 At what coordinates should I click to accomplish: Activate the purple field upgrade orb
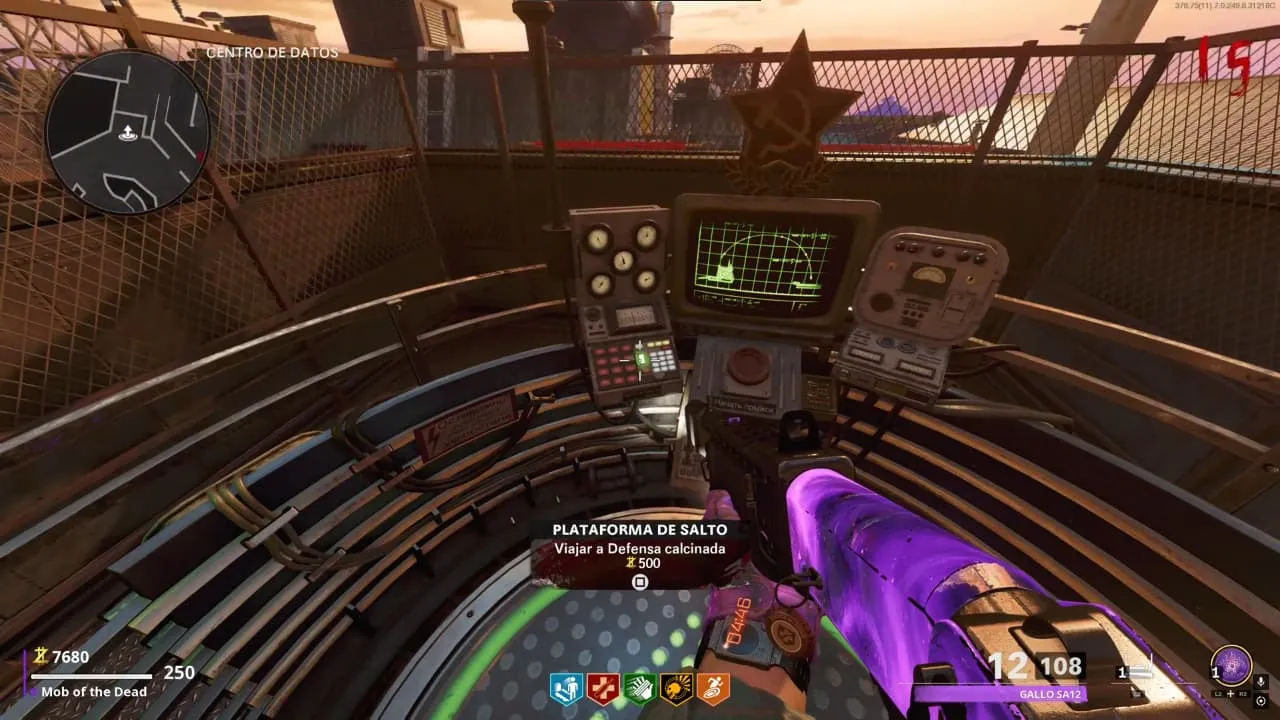[x=1231, y=666]
